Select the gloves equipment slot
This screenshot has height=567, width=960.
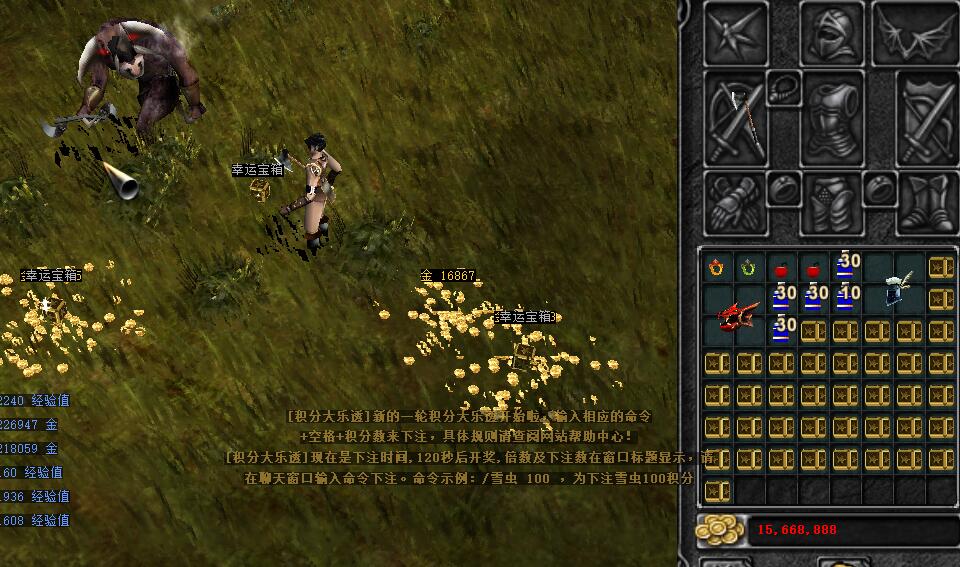(x=736, y=202)
